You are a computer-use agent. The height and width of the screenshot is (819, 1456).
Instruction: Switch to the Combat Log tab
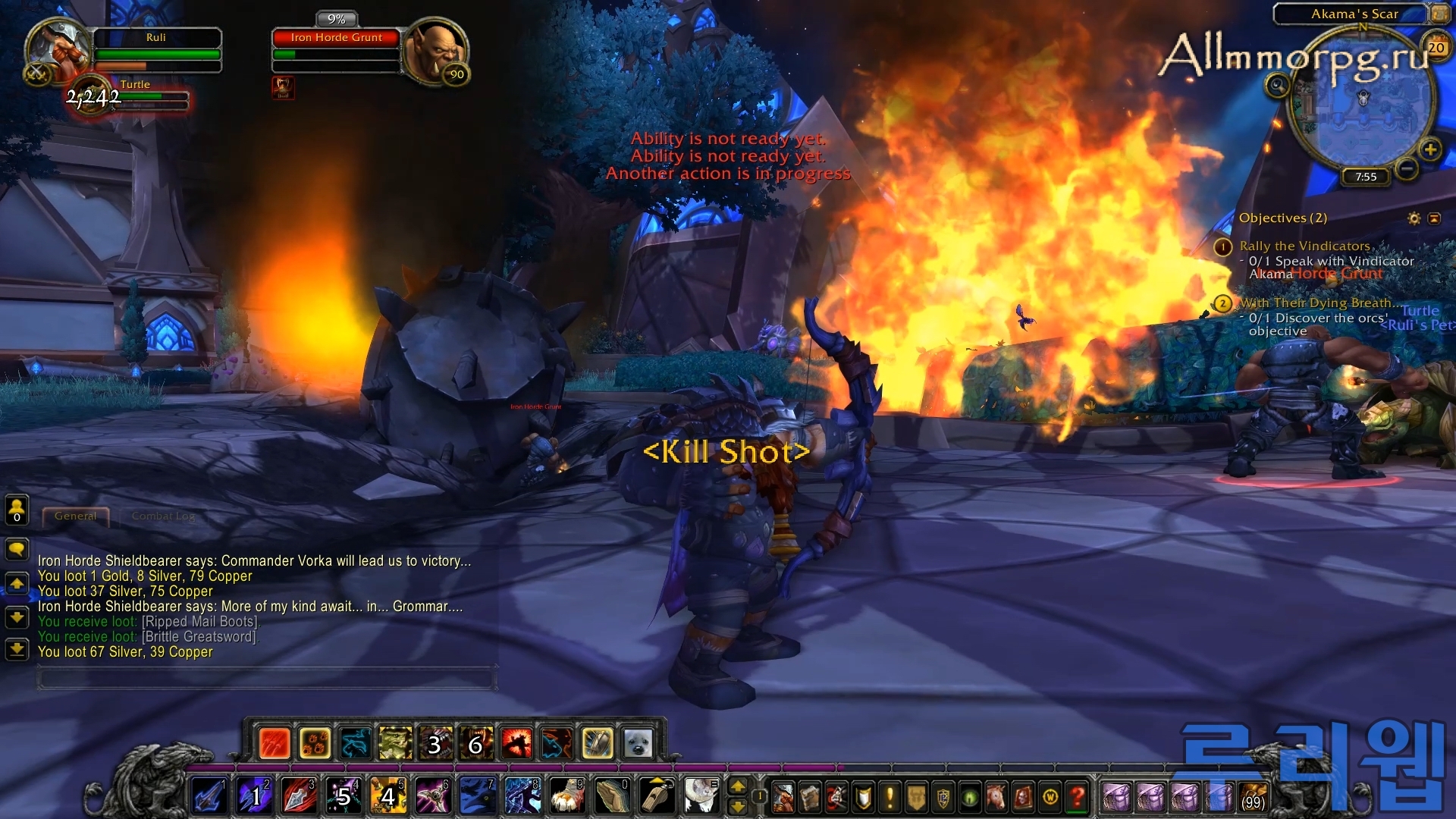163,516
